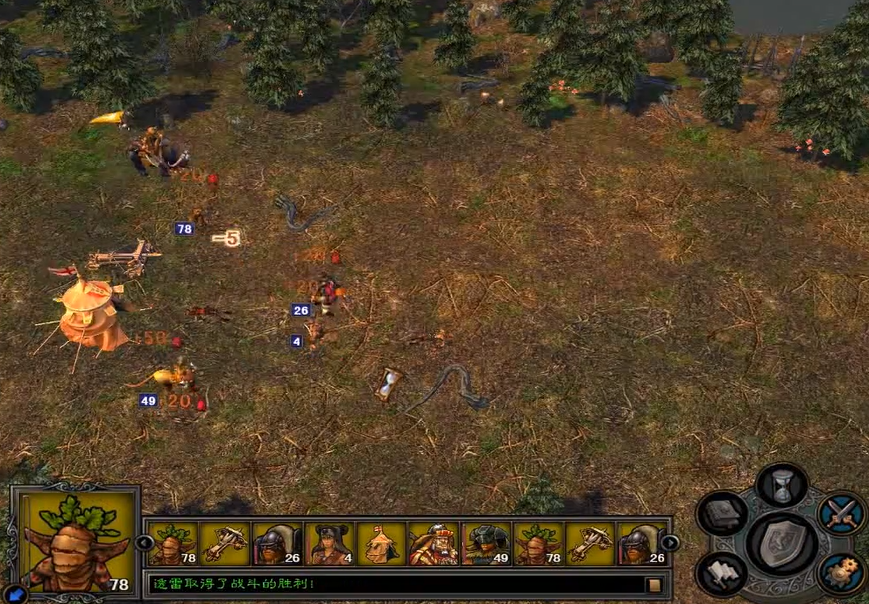Open the gear options menu
This screenshot has height=604, width=869.
[x=842, y=573]
